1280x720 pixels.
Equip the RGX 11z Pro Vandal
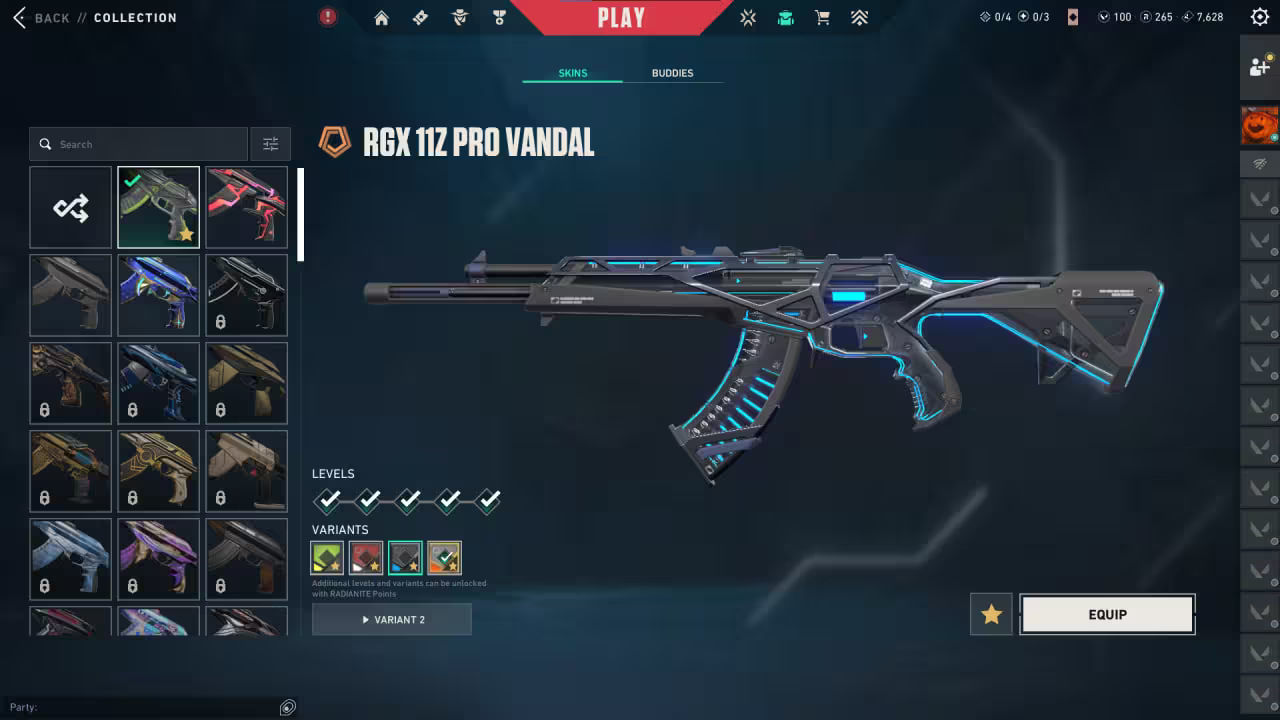pos(1107,614)
